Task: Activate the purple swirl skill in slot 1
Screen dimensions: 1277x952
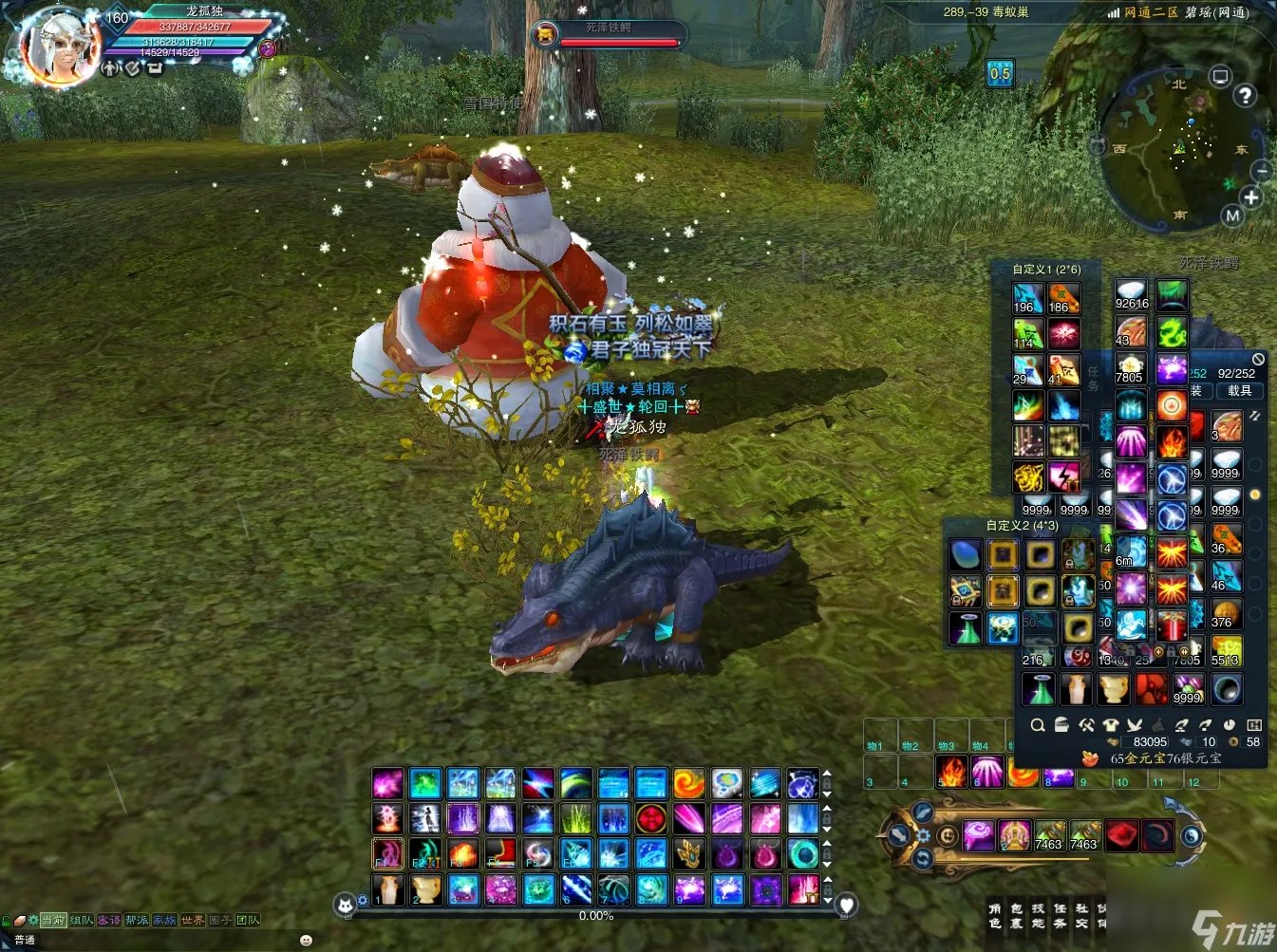Action: point(978,835)
